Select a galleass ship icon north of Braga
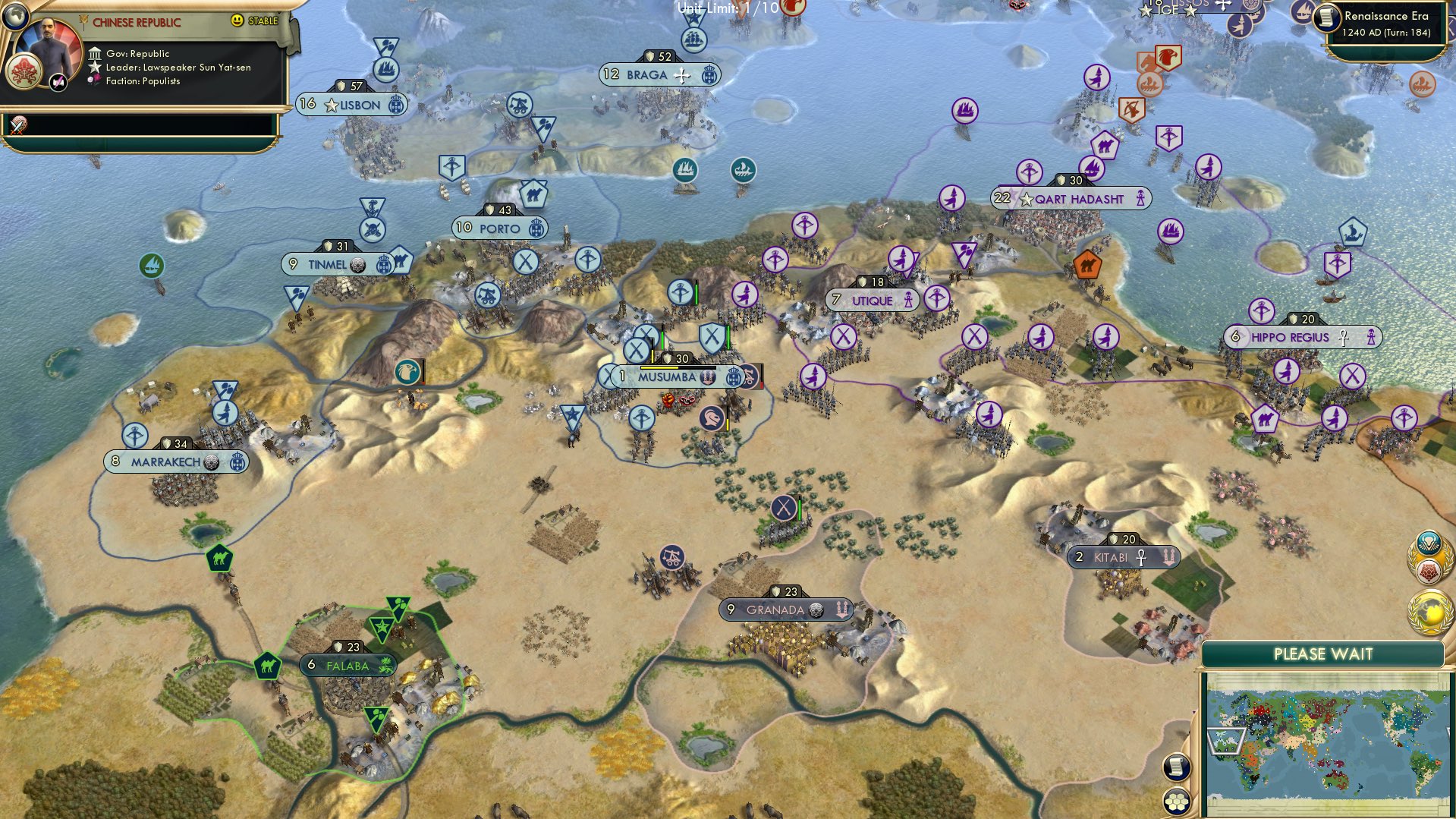Screen dimensions: 1456x819 point(694,40)
